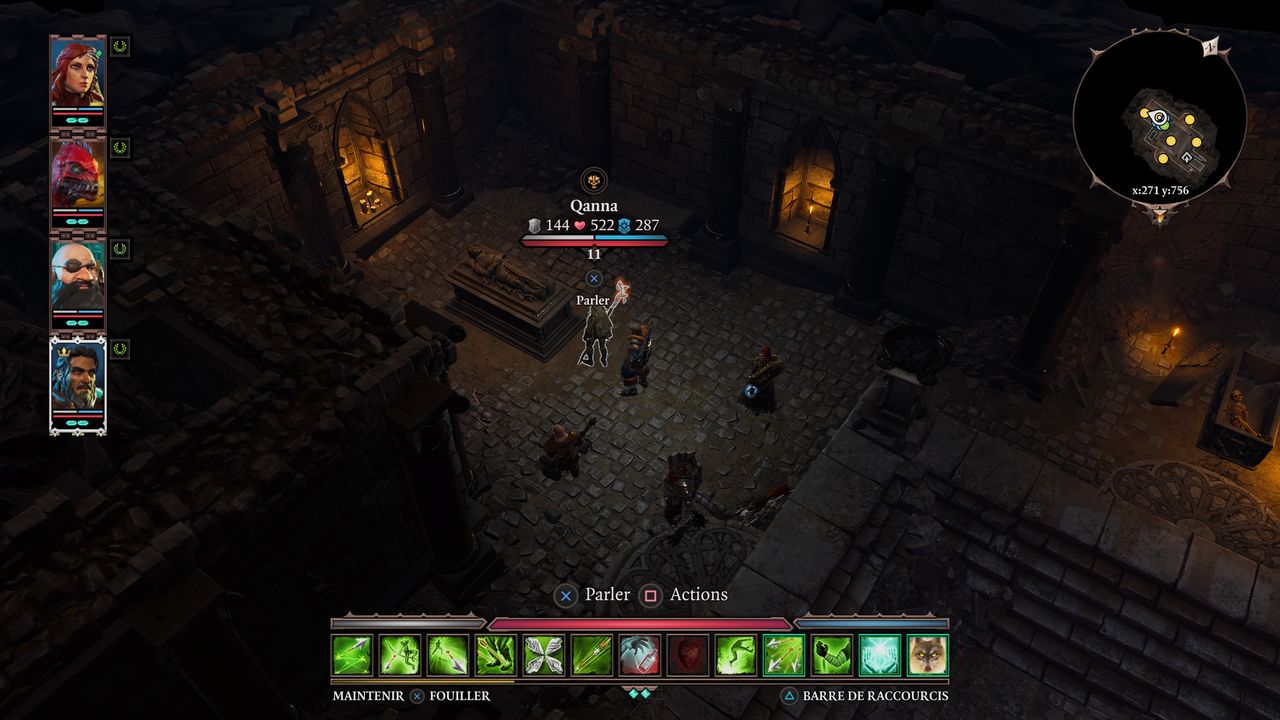Use the archer drawing bow skill
This screenshot has height=720, width=1280.
tap(400, 655)
